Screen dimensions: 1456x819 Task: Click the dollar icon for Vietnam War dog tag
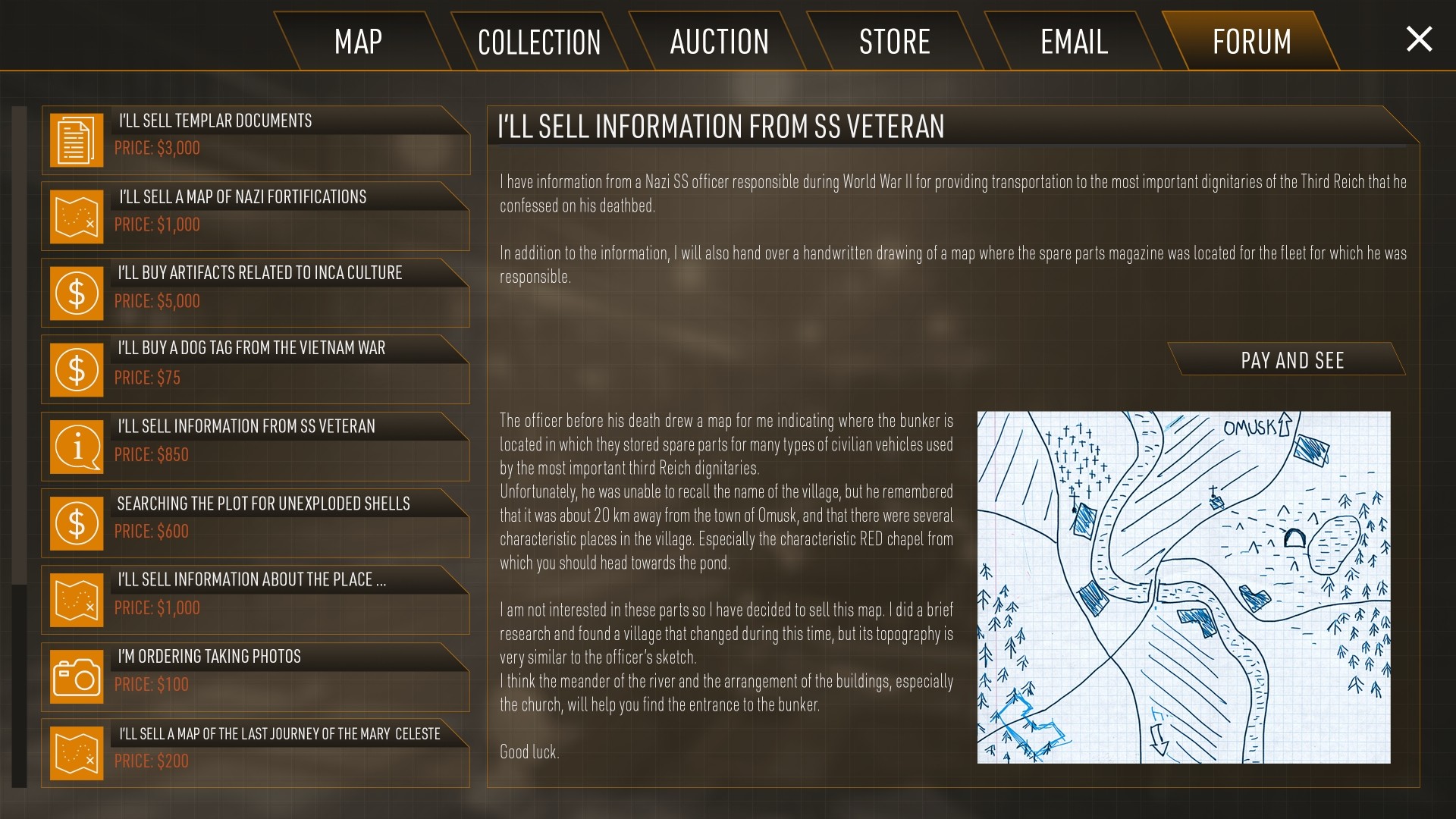pos(76,369)
